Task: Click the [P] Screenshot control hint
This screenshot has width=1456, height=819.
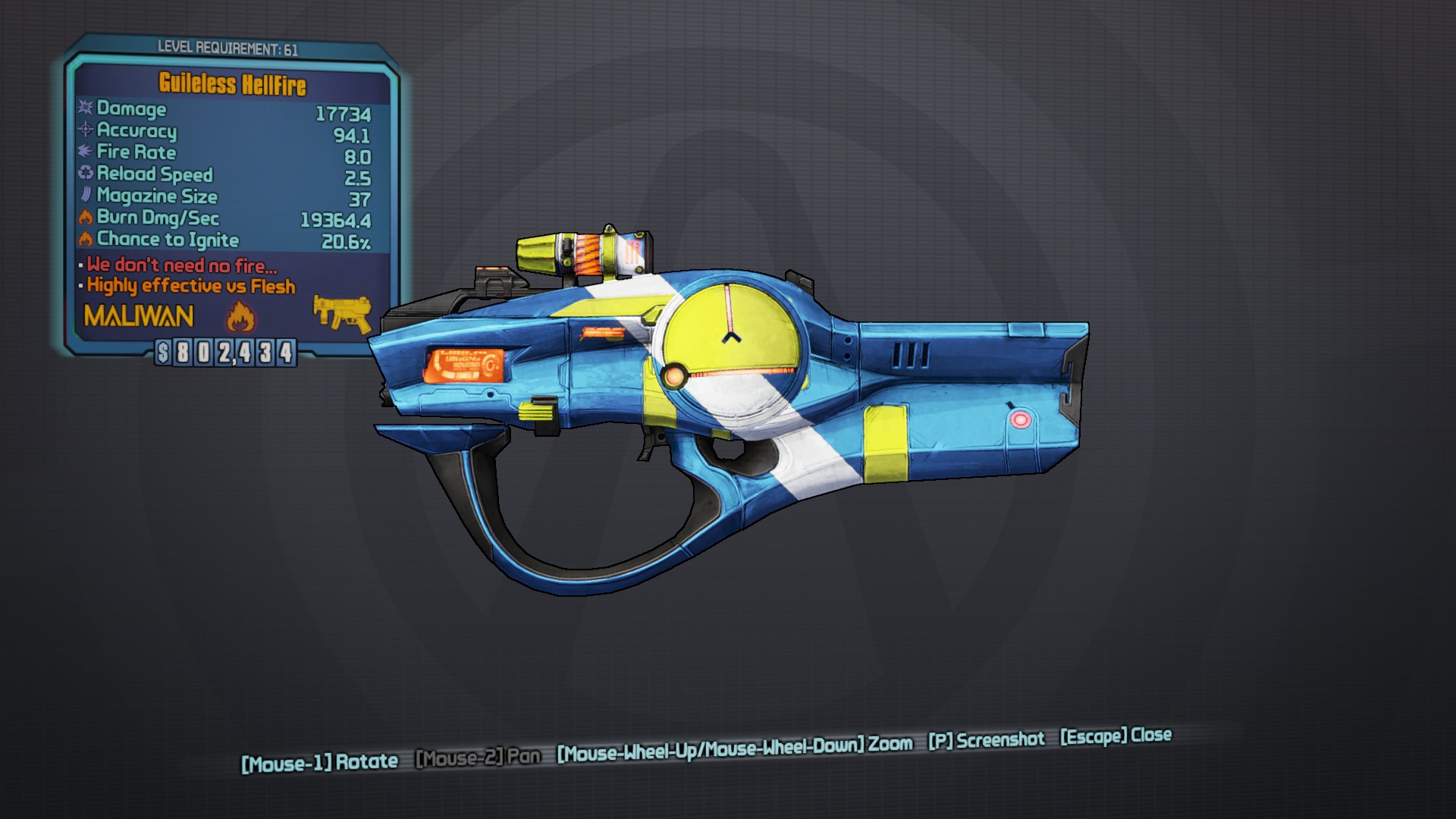Action: (986, 740)
